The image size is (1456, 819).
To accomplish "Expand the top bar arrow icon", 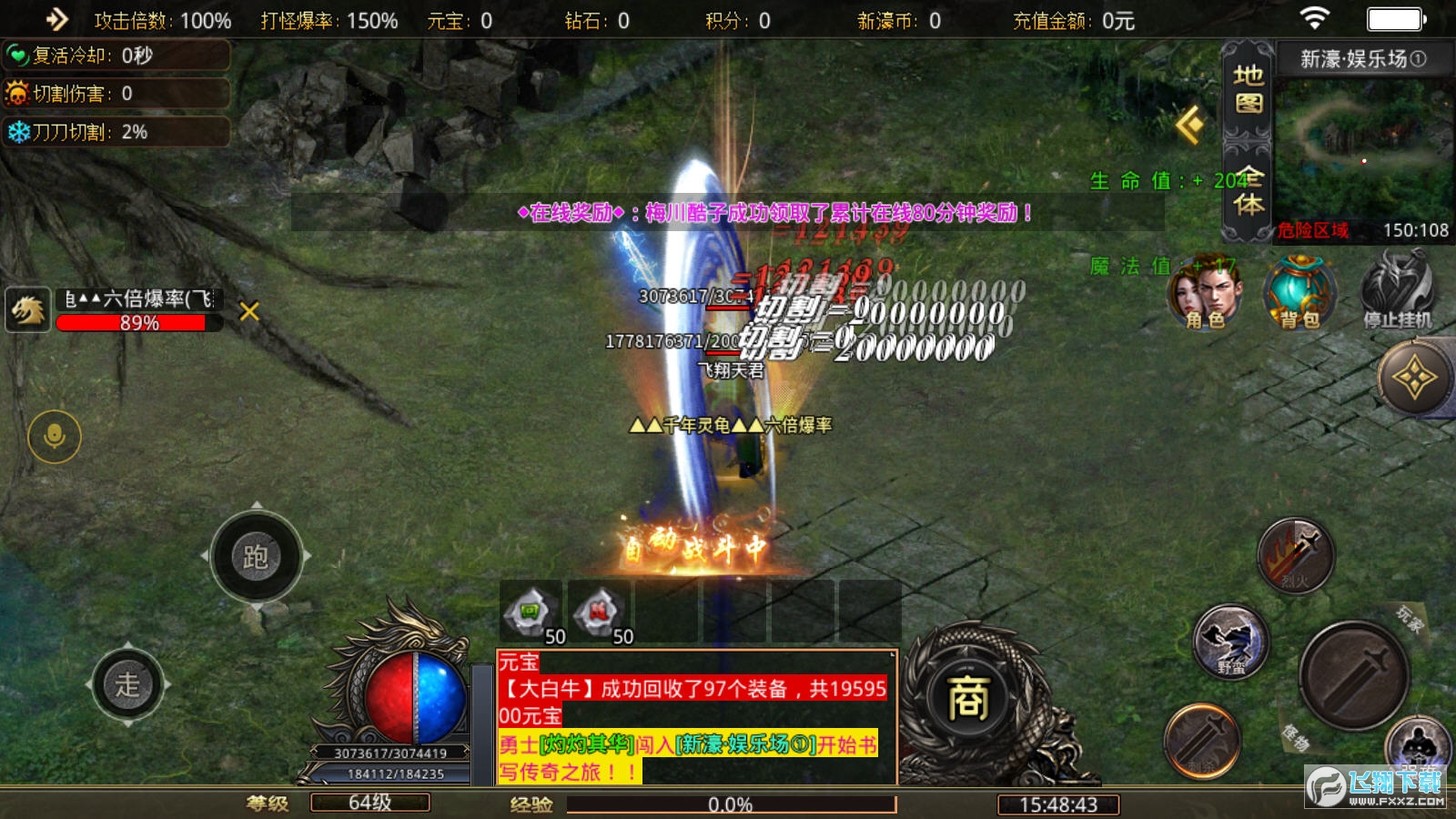I will 56,19.
